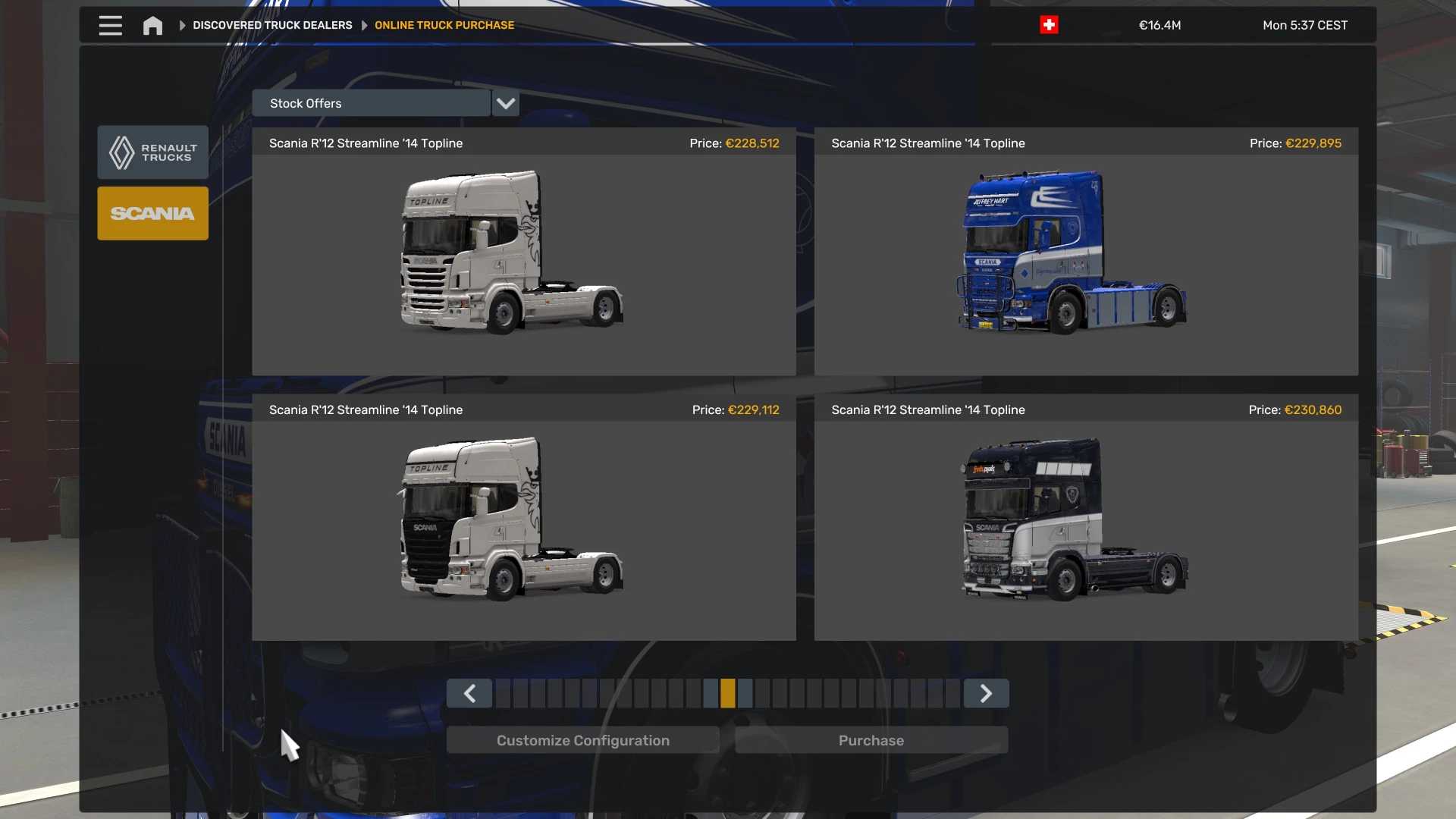Choose the black-grille Scania priced €229,112
1456x819 pixels.
523,518
